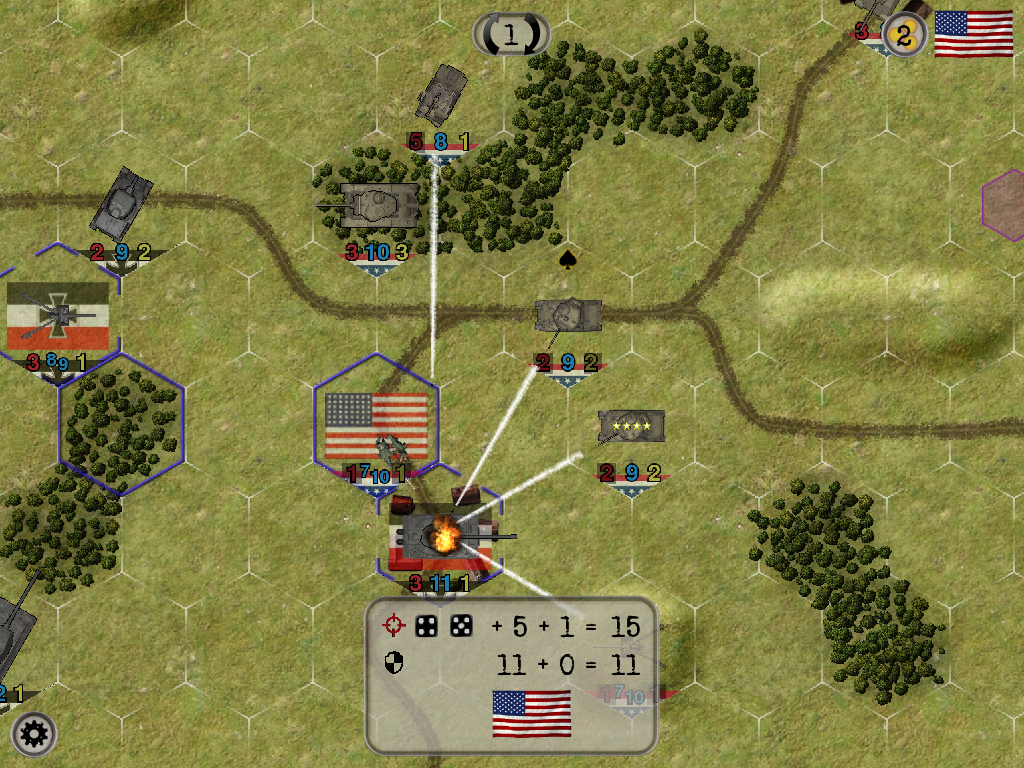Dismiss the combat dice result panel

(x=511, y=676)
